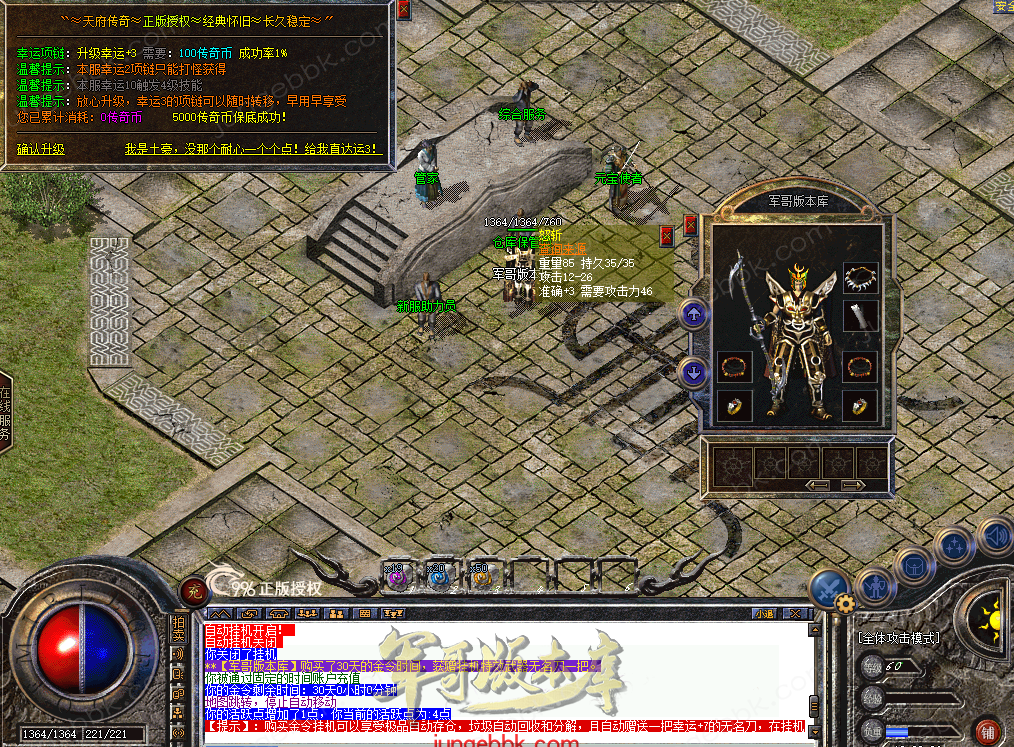
Task: Click the red 充 recharge button
Action: (193, 590)
